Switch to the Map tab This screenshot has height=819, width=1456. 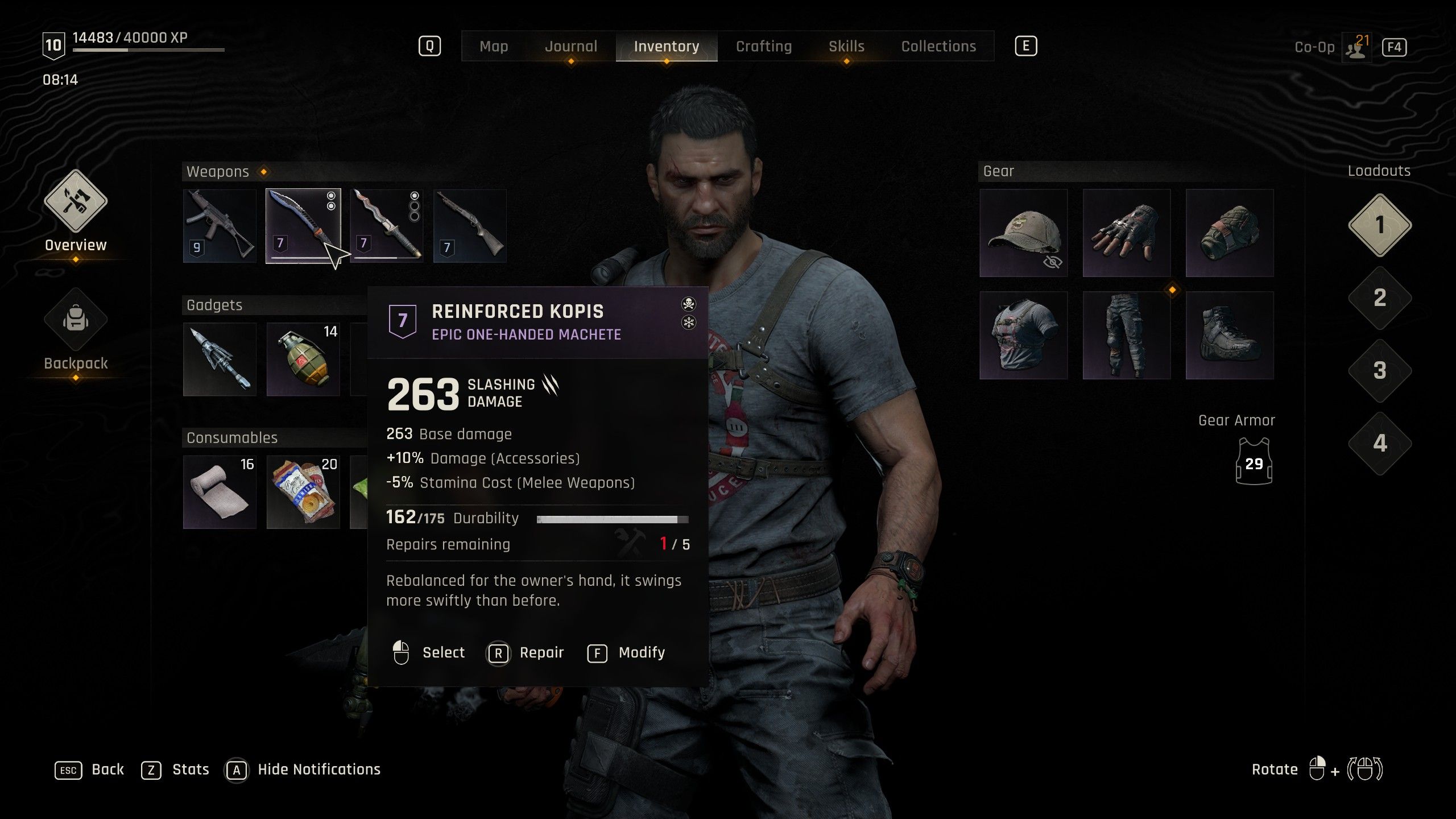click(x=494, y=47)
